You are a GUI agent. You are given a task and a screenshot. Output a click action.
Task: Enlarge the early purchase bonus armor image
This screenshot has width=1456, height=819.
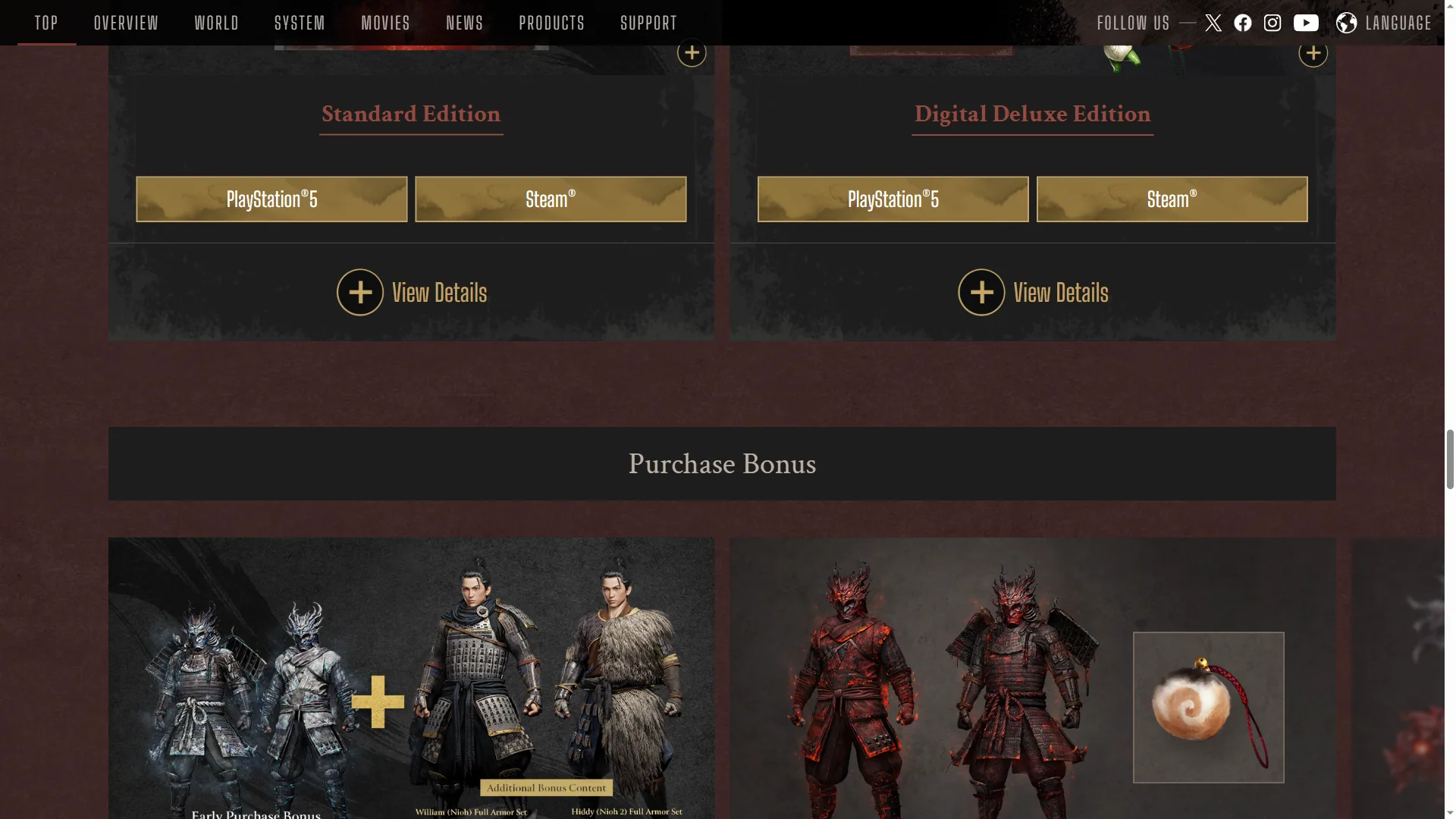(411, 678)
